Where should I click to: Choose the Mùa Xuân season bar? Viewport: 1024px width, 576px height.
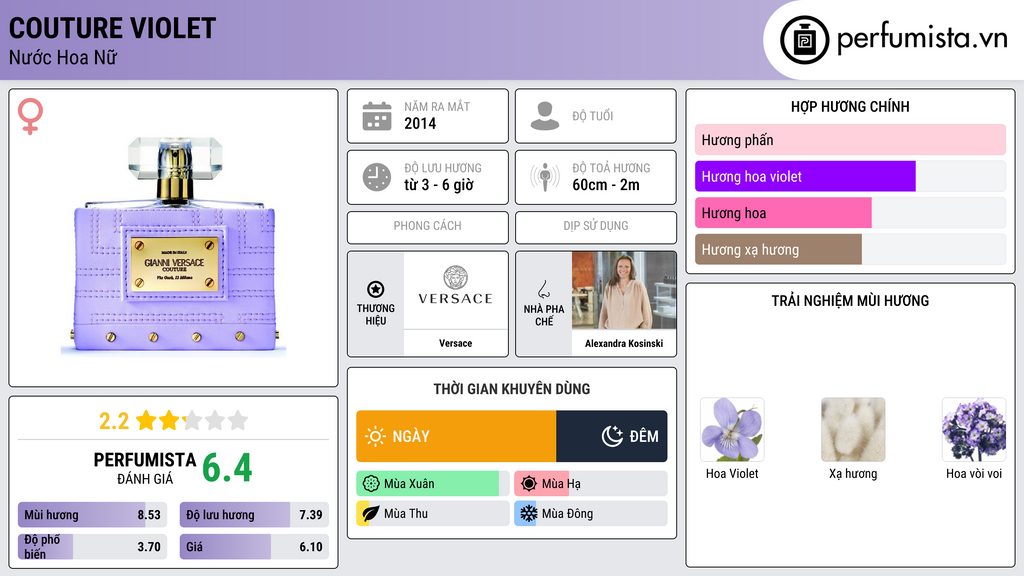432,484
